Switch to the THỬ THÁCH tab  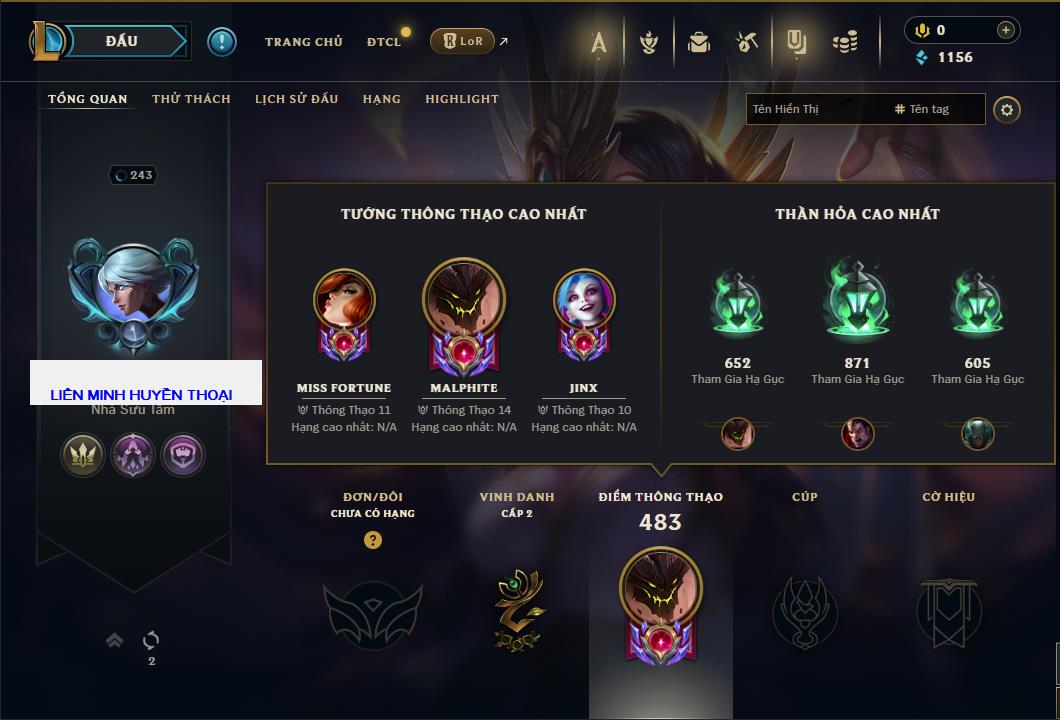(x=191, y=99)
